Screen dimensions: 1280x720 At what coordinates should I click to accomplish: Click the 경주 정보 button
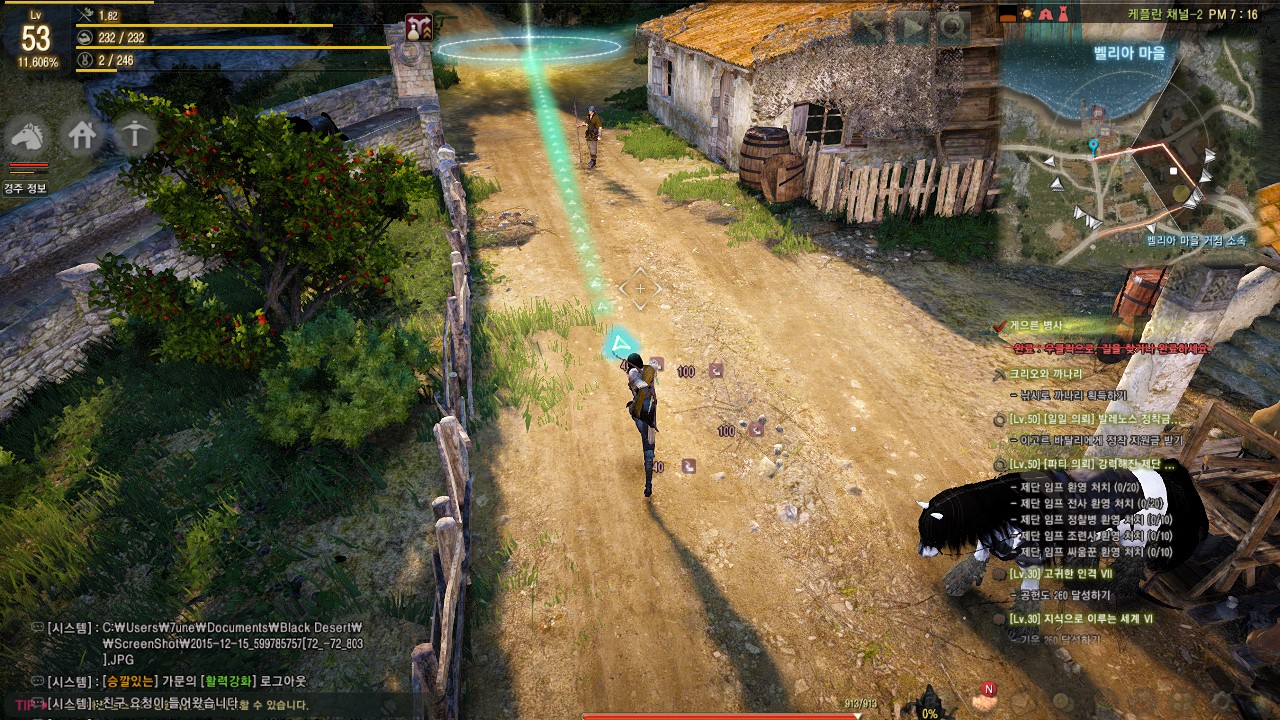pos(24,188)
